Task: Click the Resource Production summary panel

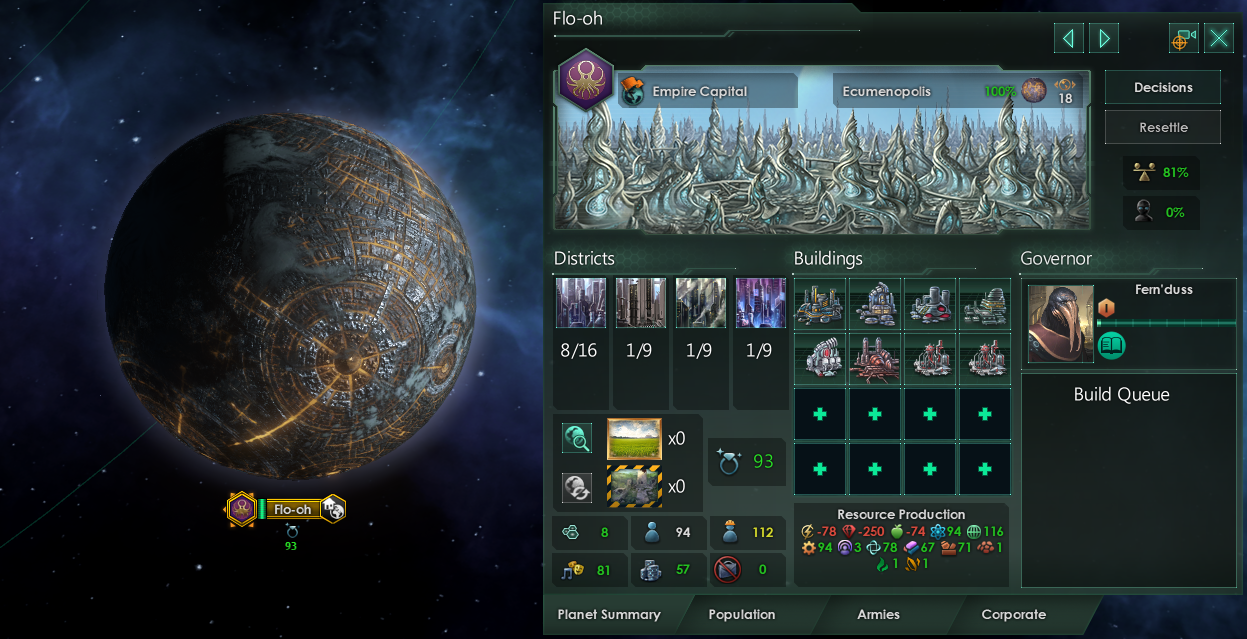Action: pyautogui.click(x=901, y=545)
